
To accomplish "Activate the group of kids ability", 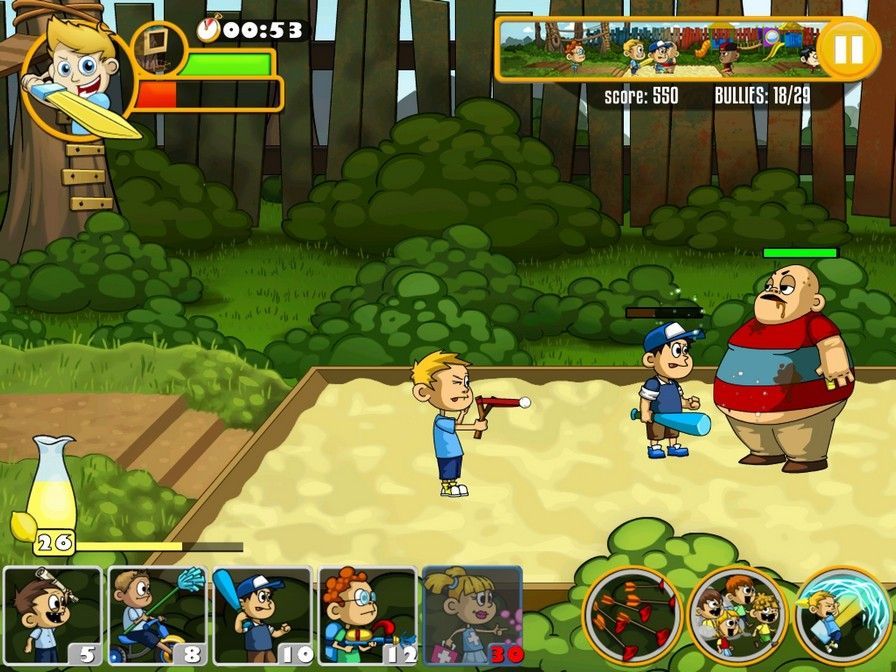I will click(x=737, y=614).
